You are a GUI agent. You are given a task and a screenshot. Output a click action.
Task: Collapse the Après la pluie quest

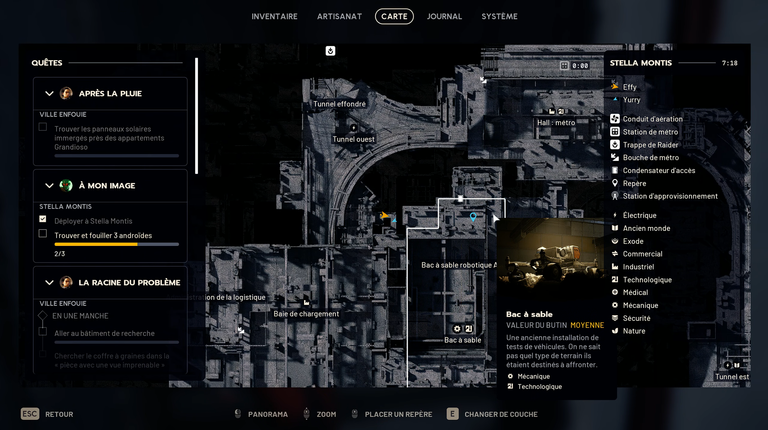click(49, 94)
